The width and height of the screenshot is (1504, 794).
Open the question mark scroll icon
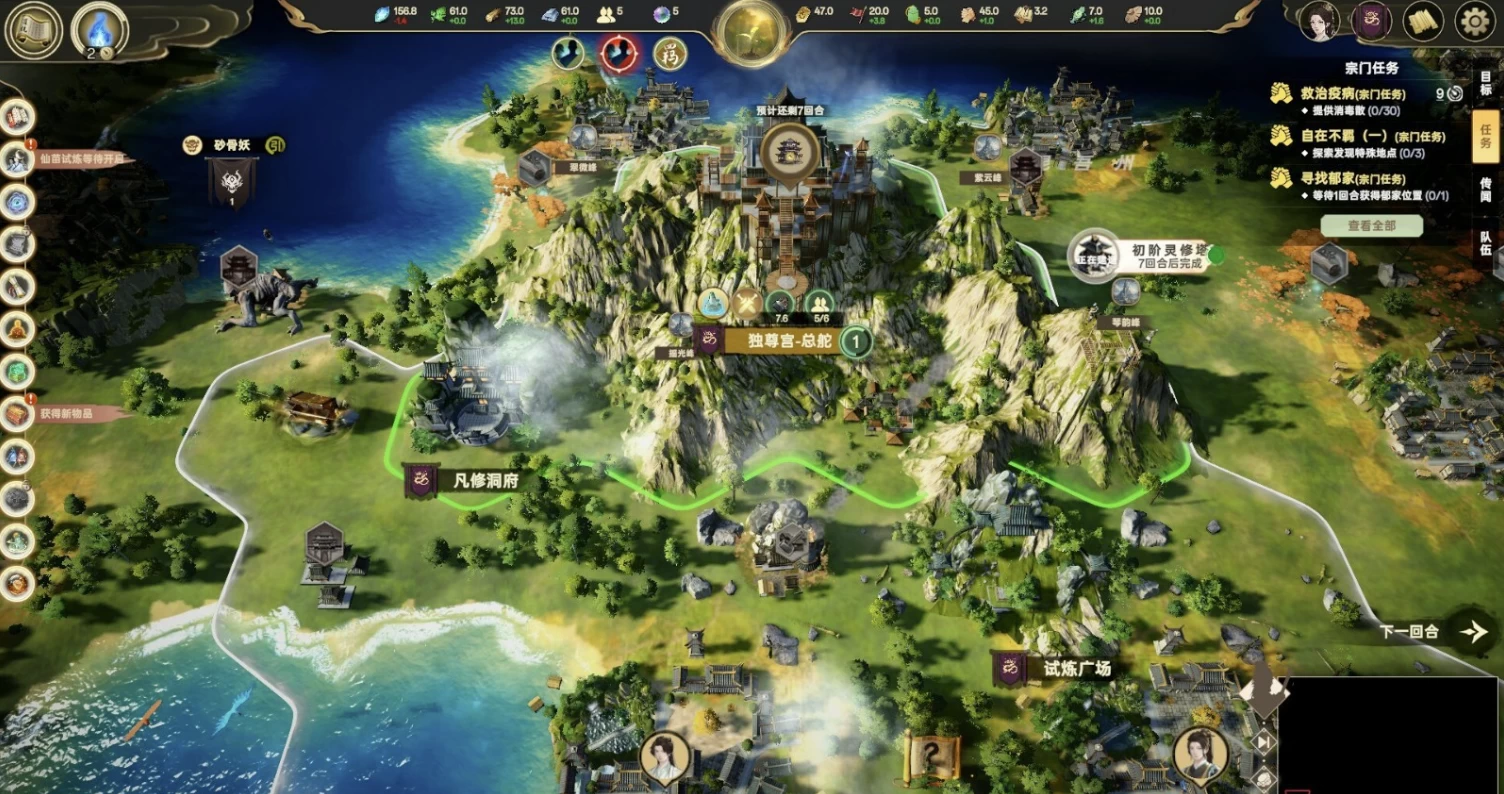click(932, 755)
